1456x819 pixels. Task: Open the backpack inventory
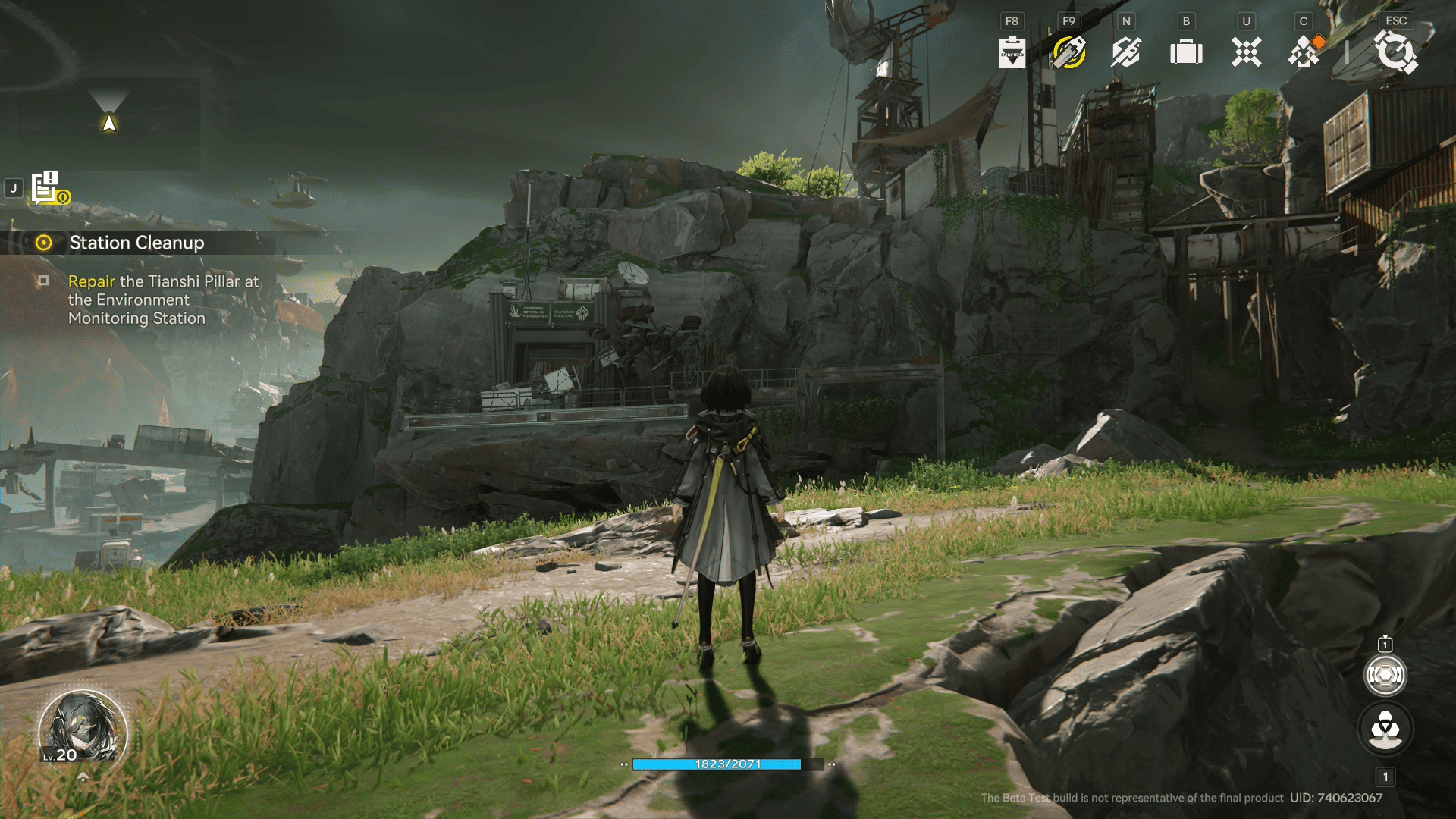pos(1186,52)
